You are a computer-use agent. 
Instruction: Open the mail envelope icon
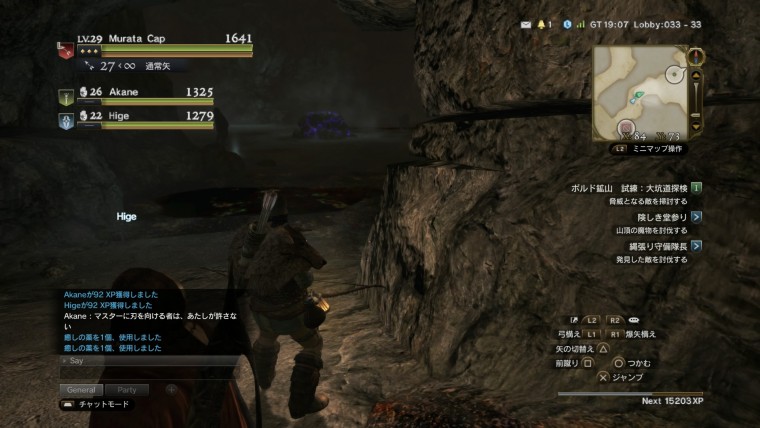click(526, 23)
